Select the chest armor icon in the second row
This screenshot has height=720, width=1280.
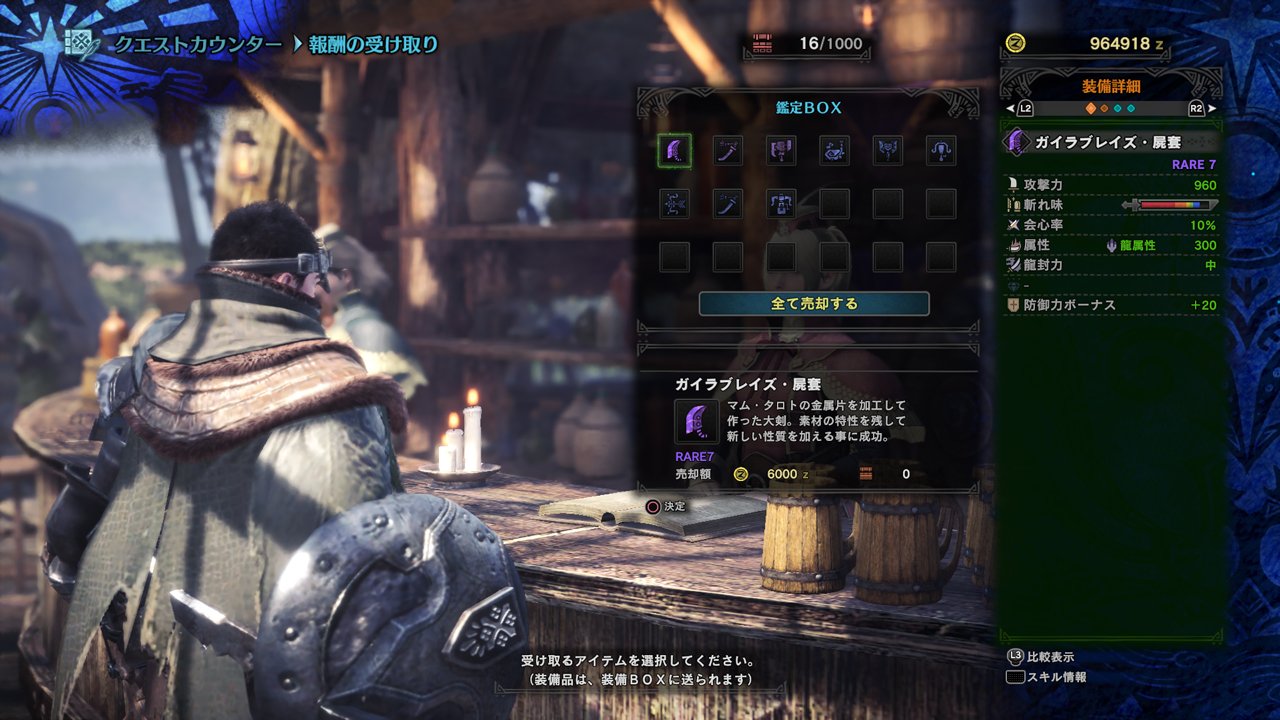coord(779,204)
